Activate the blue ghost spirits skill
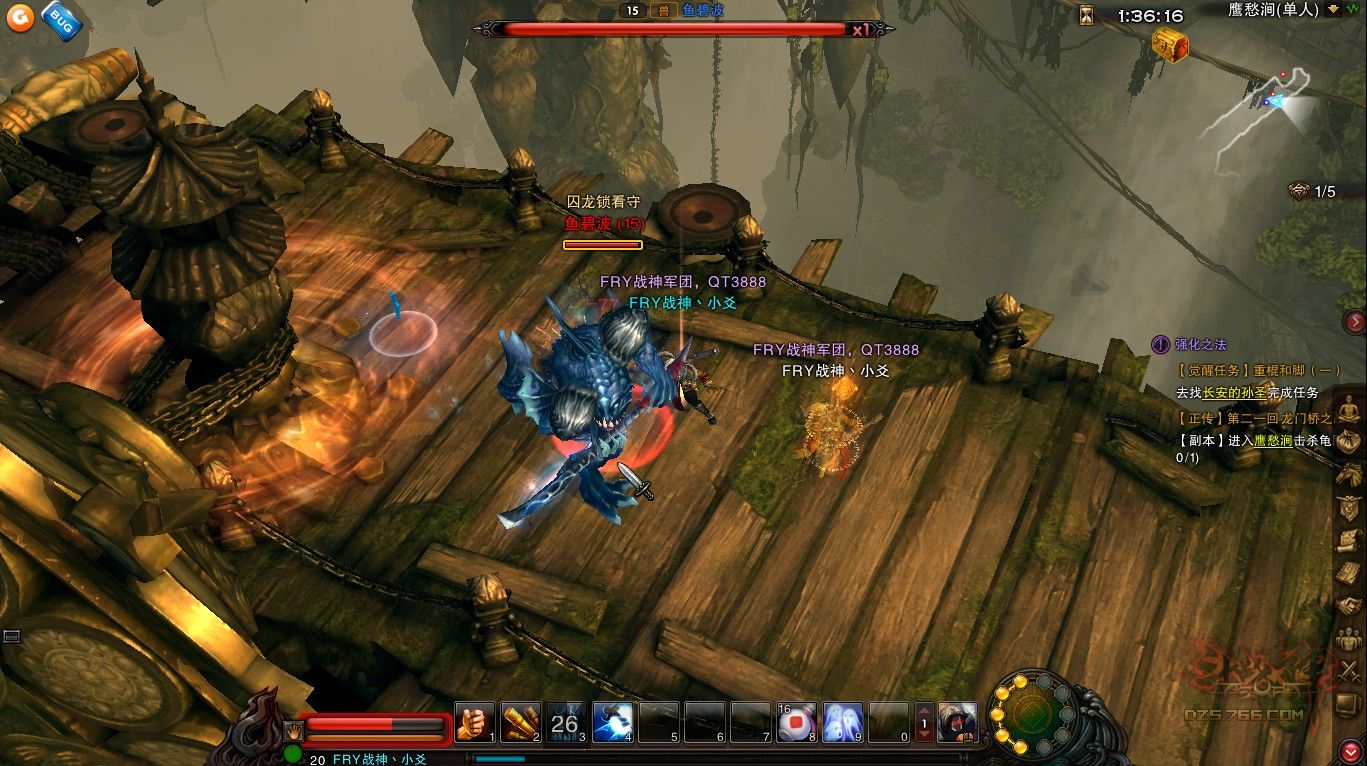1367x766 pixels. [x=842, y=722]
